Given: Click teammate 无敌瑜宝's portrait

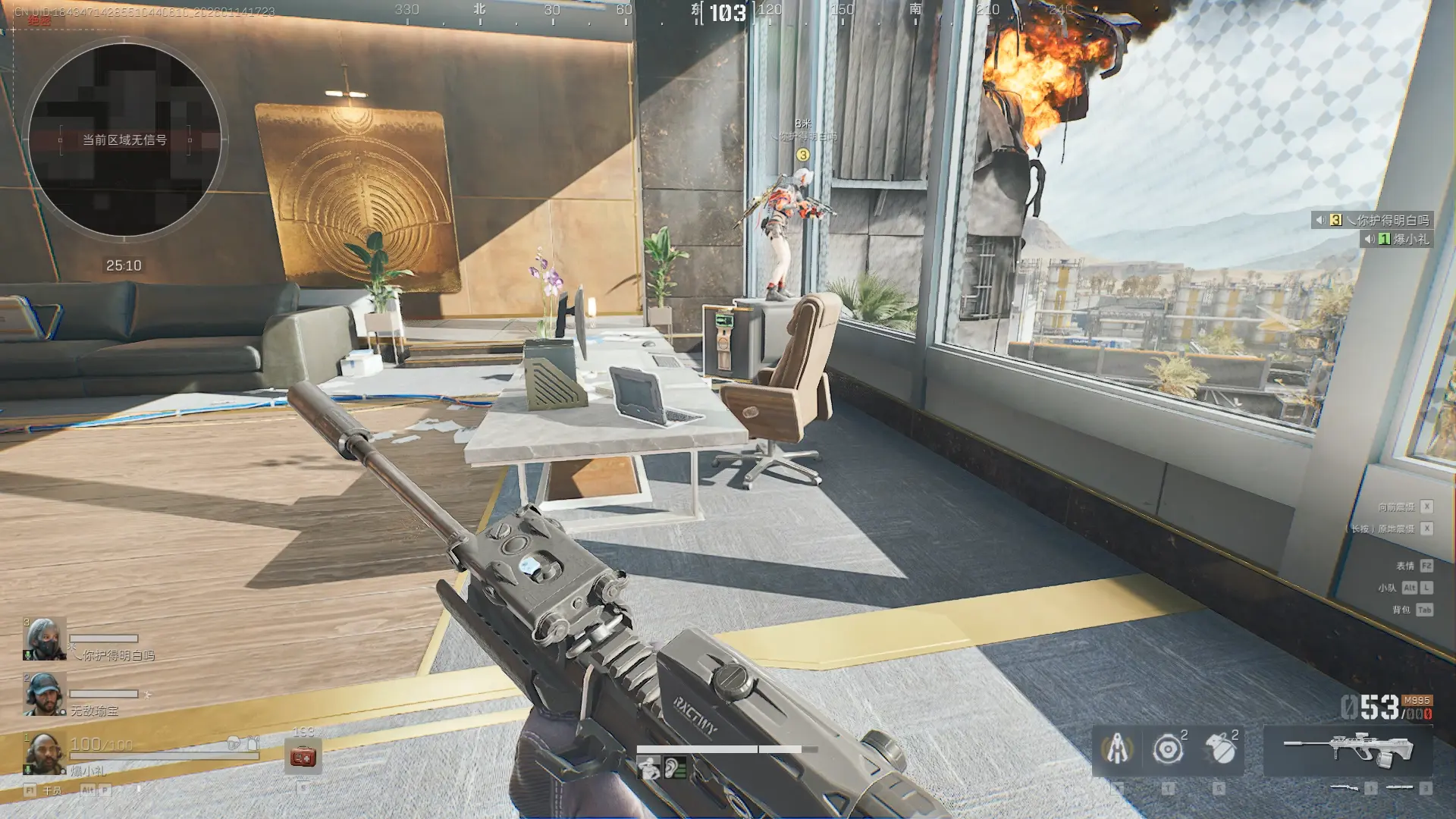Looking at the screenshot, I should coord(44,693).
